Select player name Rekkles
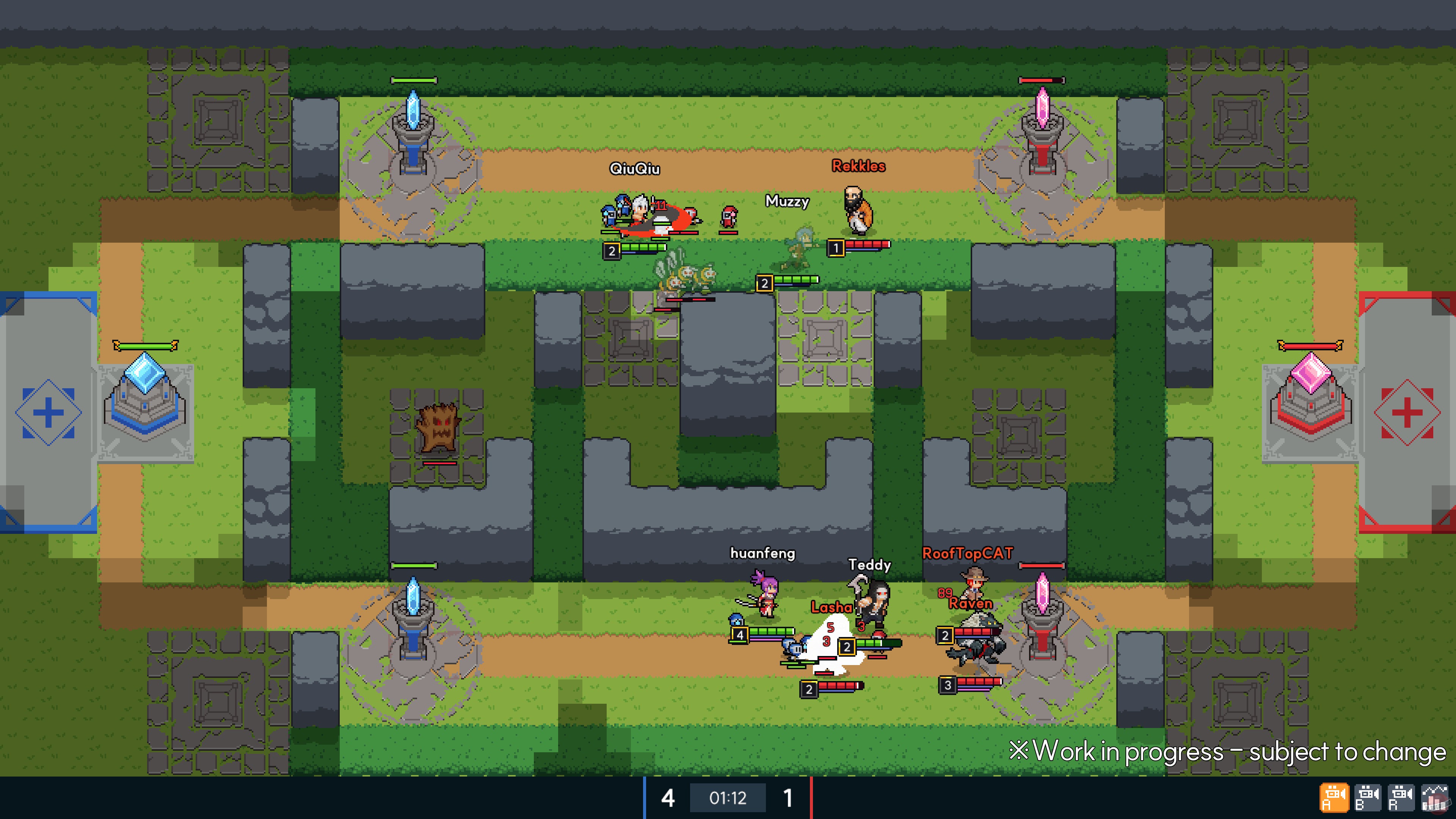Viewport: 1456px width, 819px height. click(x=858, y=166)
